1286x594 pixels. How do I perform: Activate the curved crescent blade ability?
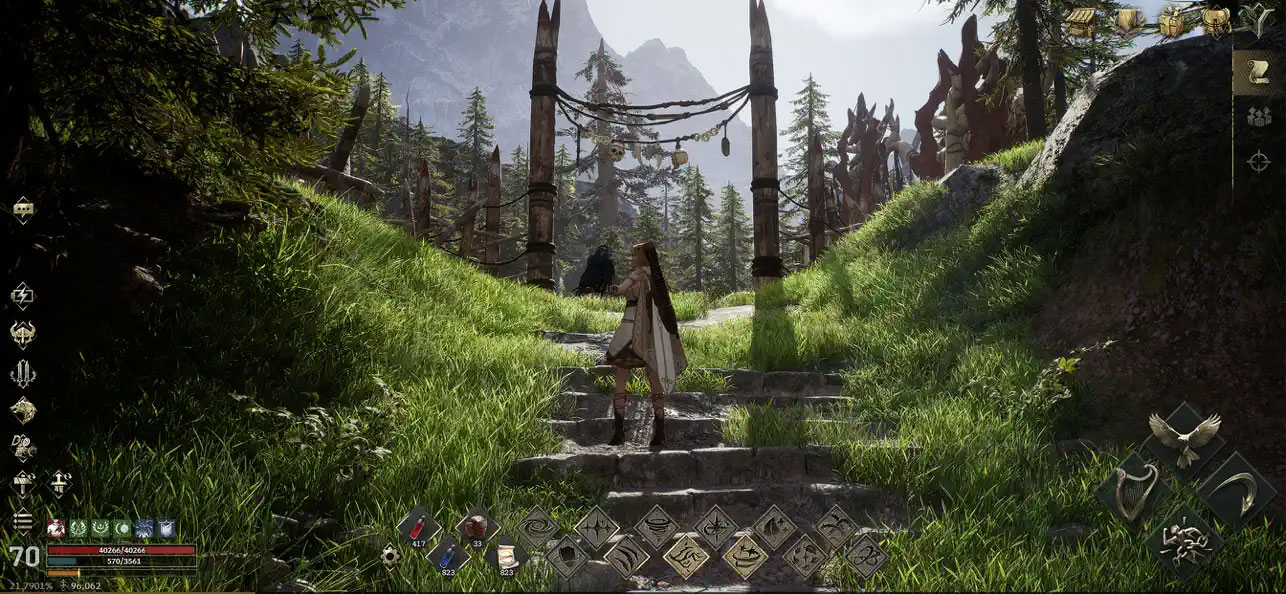[1238, 491]
